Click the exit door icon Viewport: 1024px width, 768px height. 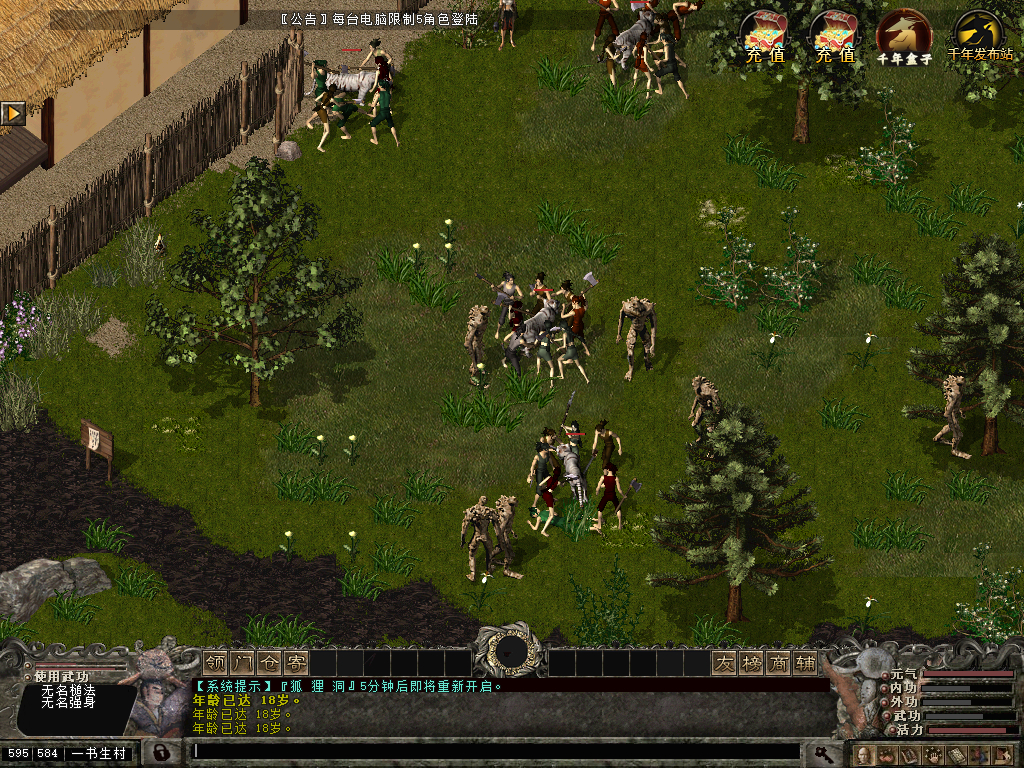click(1004, 755)
